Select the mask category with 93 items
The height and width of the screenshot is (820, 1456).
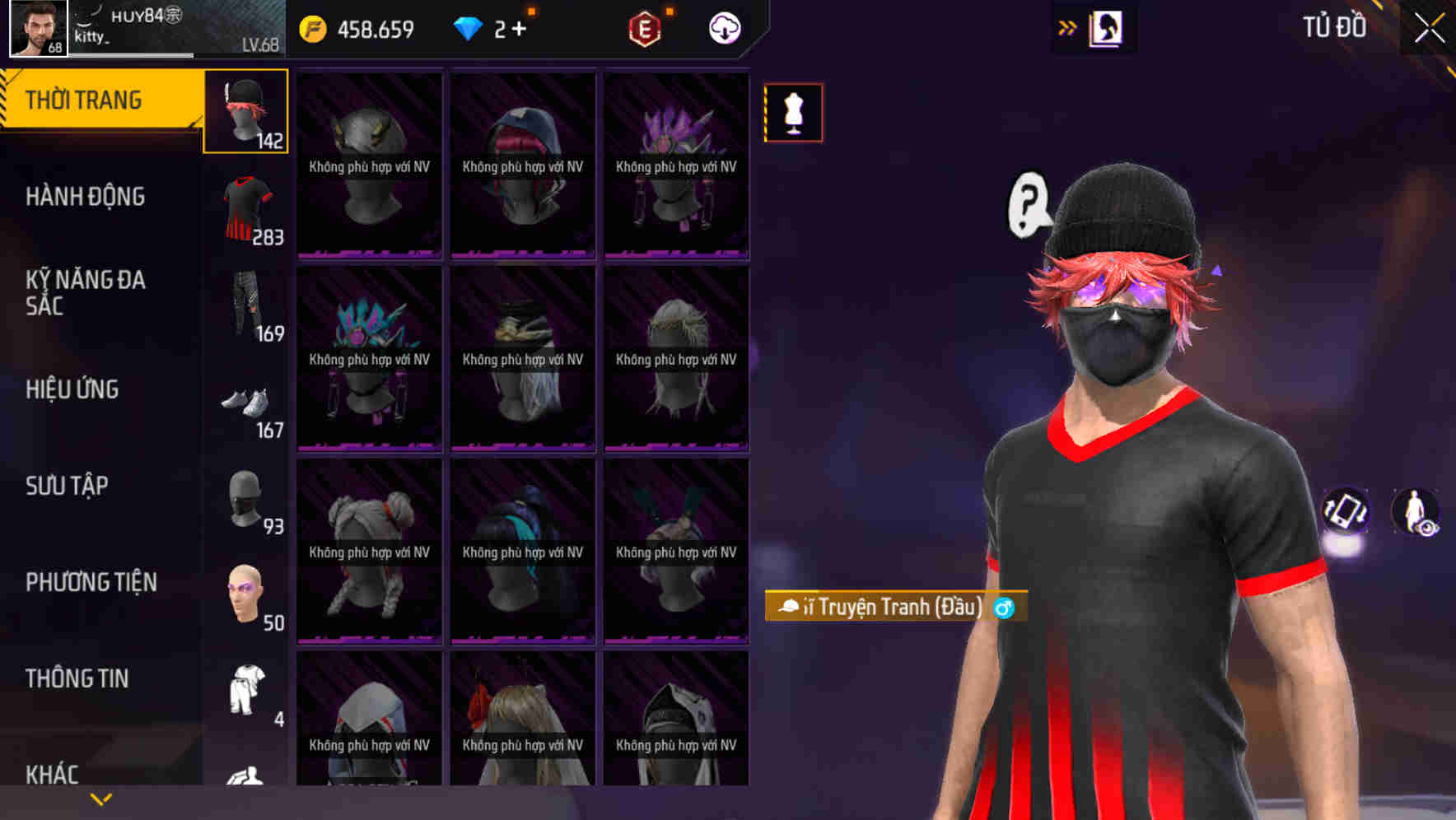tap(245, 498)
